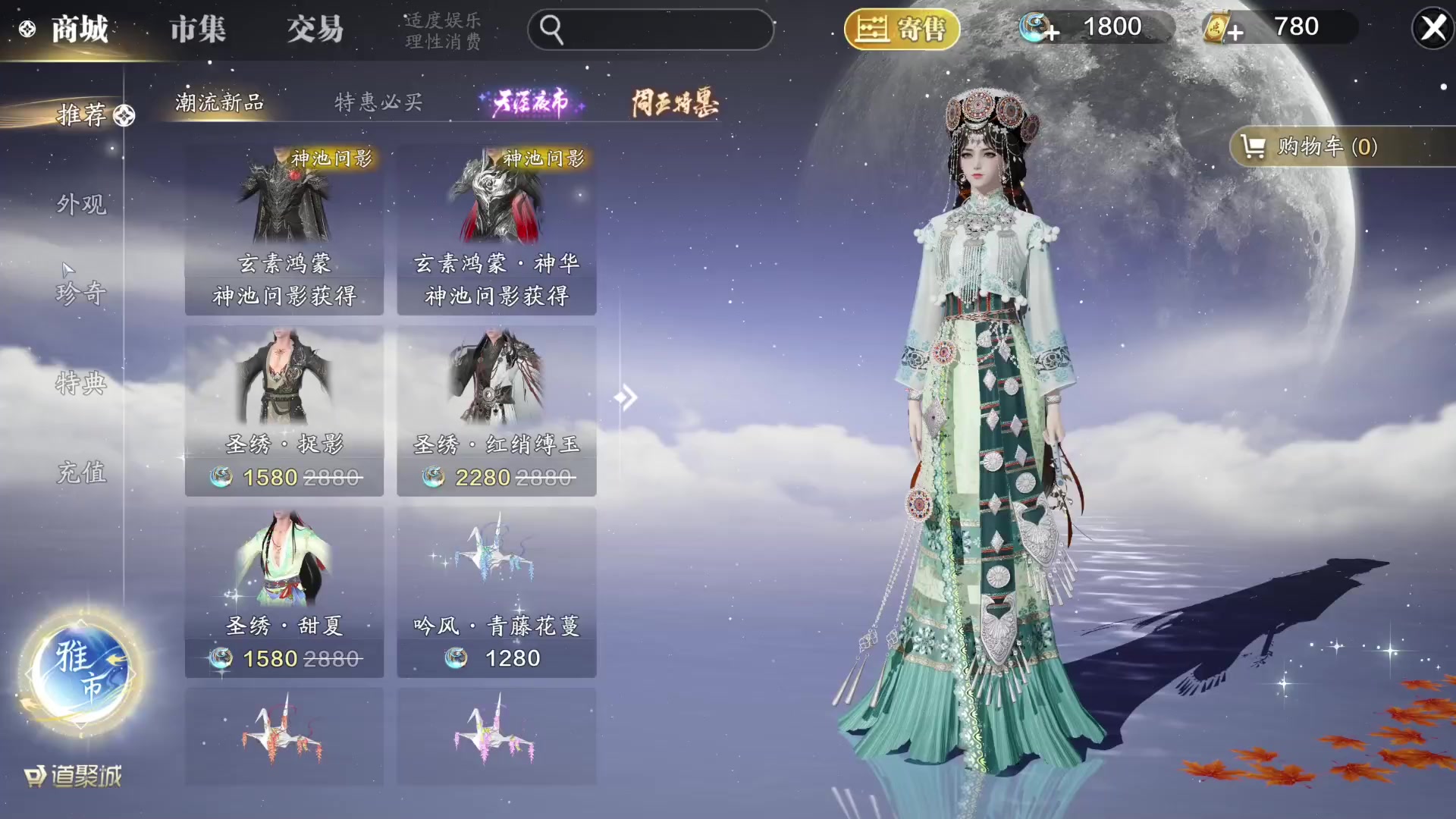Switch to the 特惠必买 sub-tab
This screenshot has height=819, width=1456.
(378, 102)
